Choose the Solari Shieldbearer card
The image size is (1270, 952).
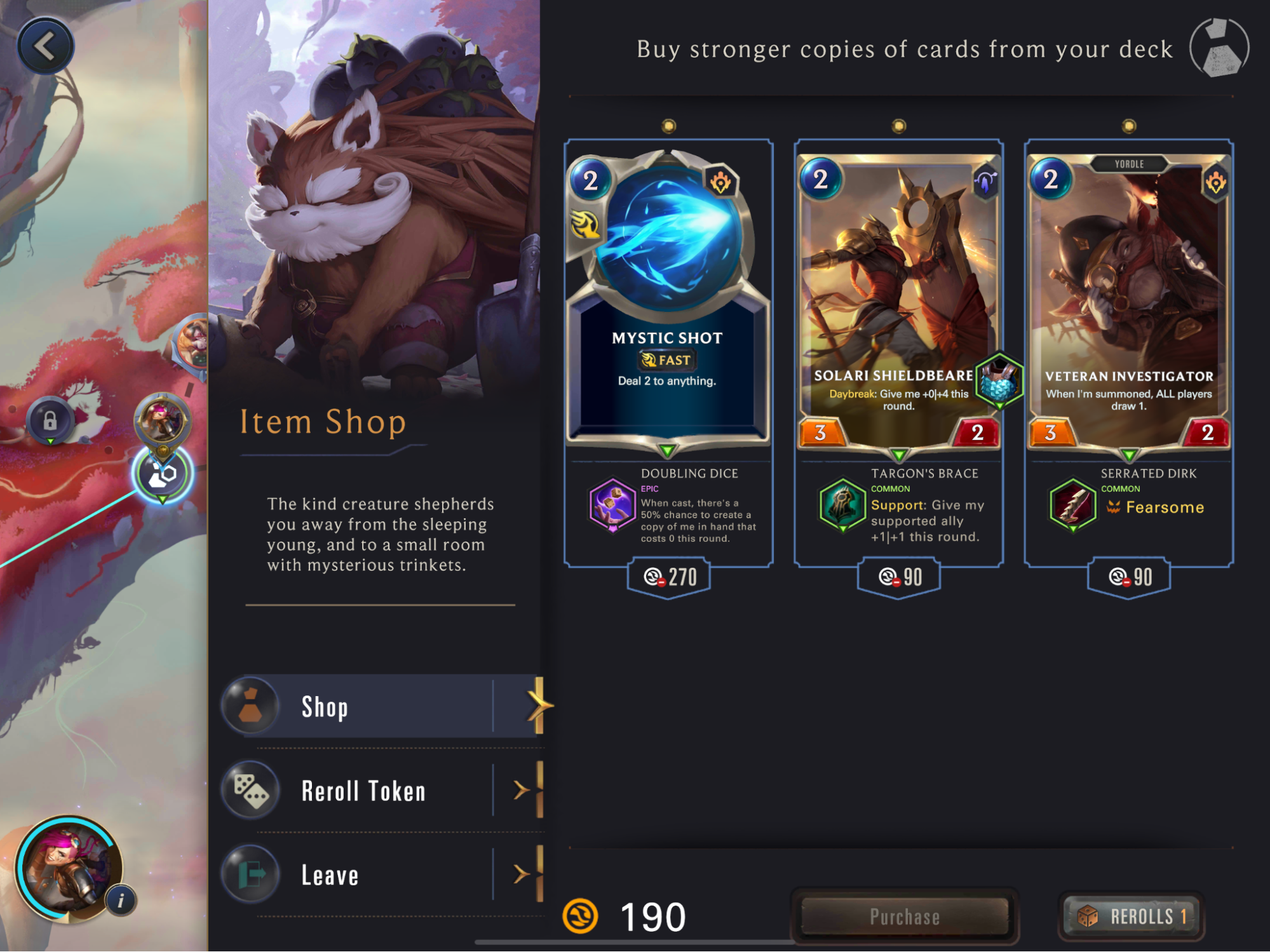898,298
